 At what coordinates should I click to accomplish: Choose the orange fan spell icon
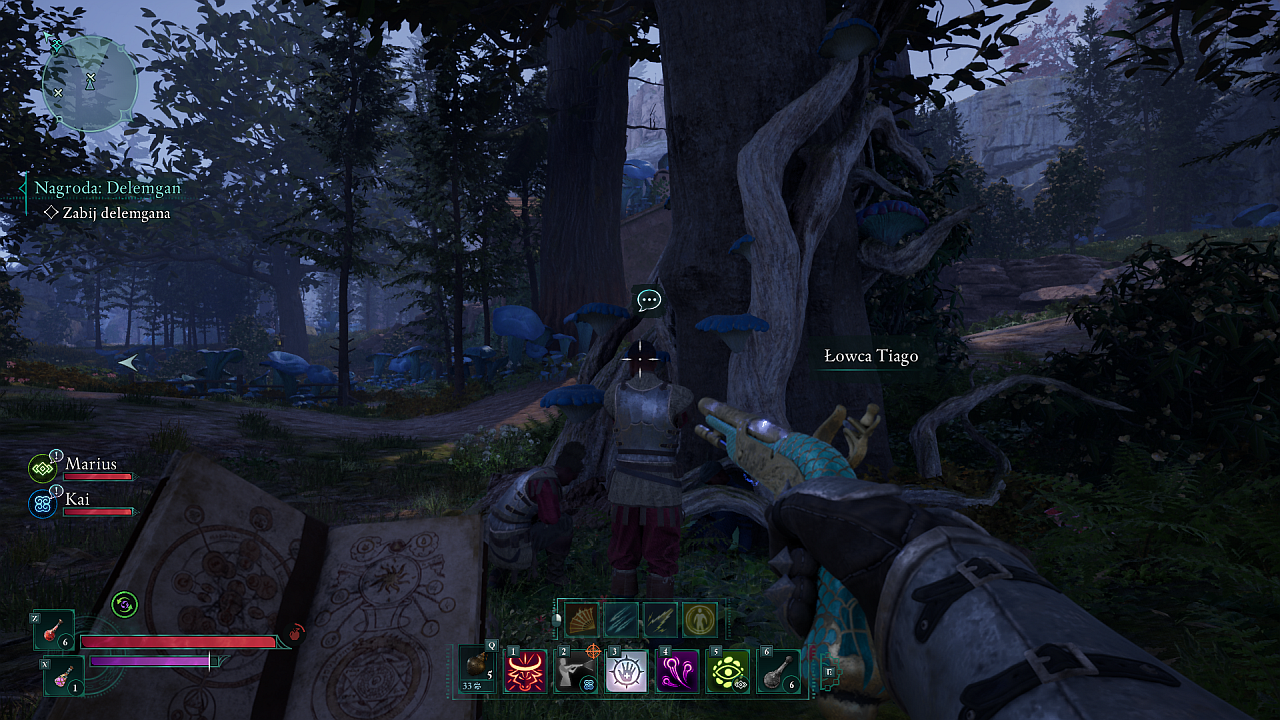coord(582,620)
